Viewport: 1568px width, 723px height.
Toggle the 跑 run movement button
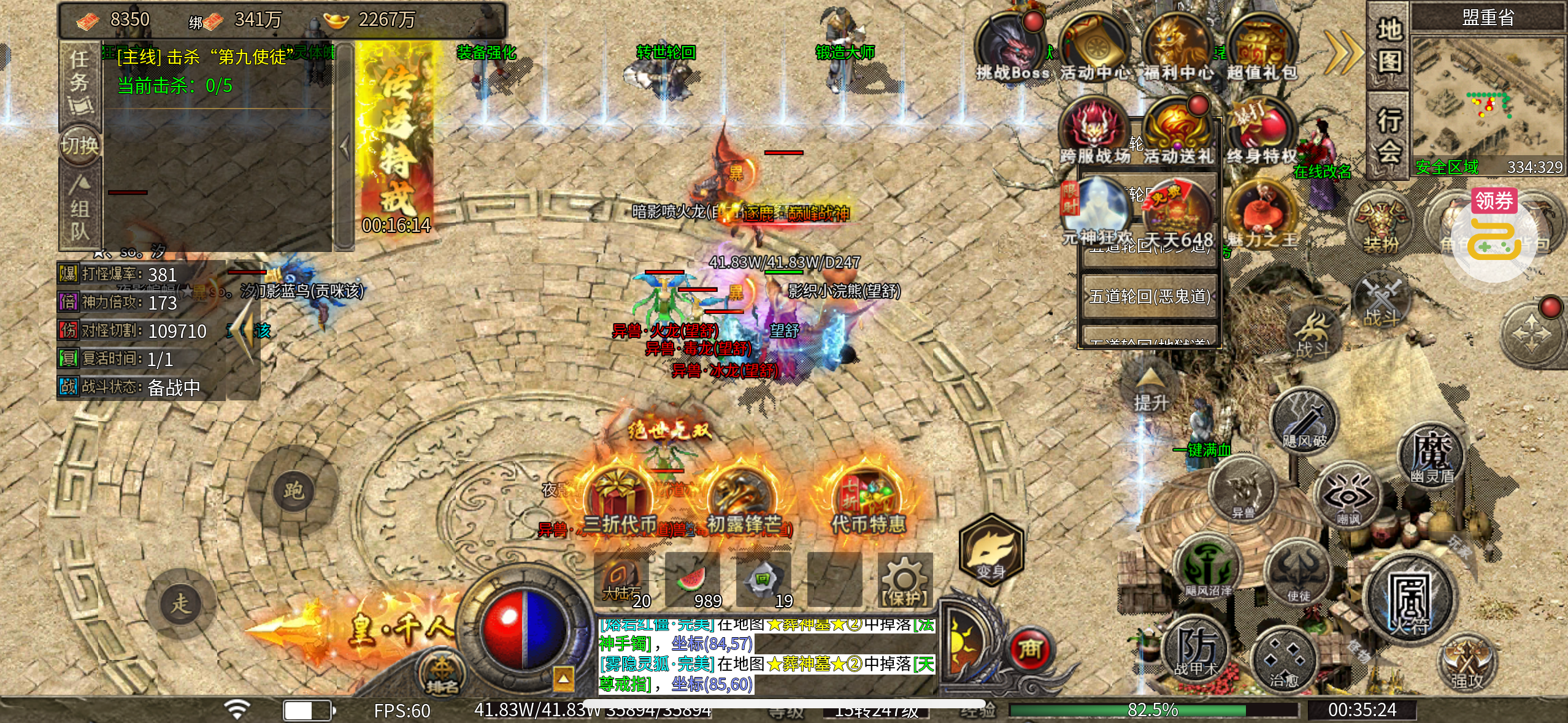click(x=293, y=491)
